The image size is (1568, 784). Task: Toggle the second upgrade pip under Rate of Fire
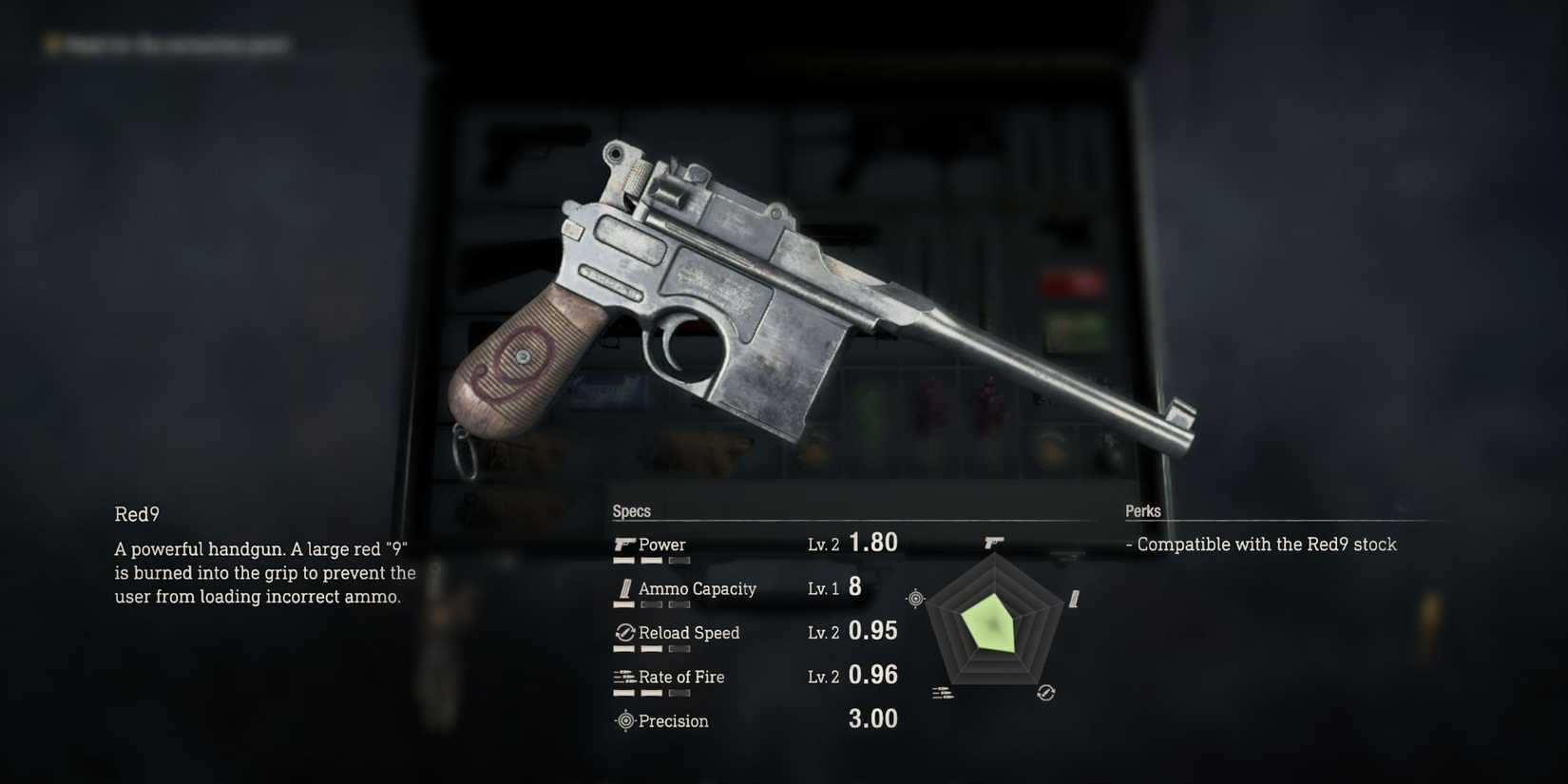[653, 693]
